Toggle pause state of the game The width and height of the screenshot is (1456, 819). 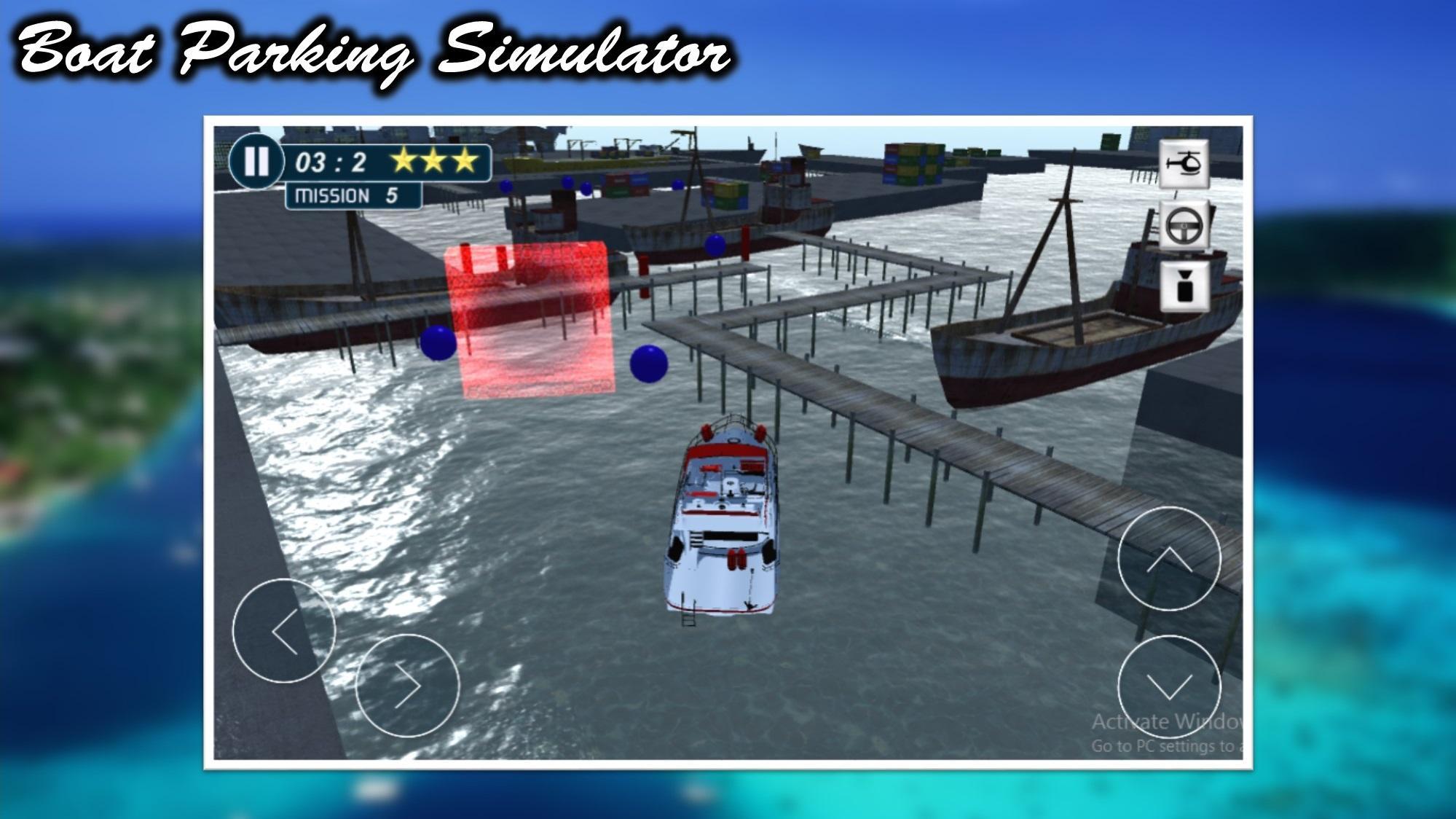[258, 162]
